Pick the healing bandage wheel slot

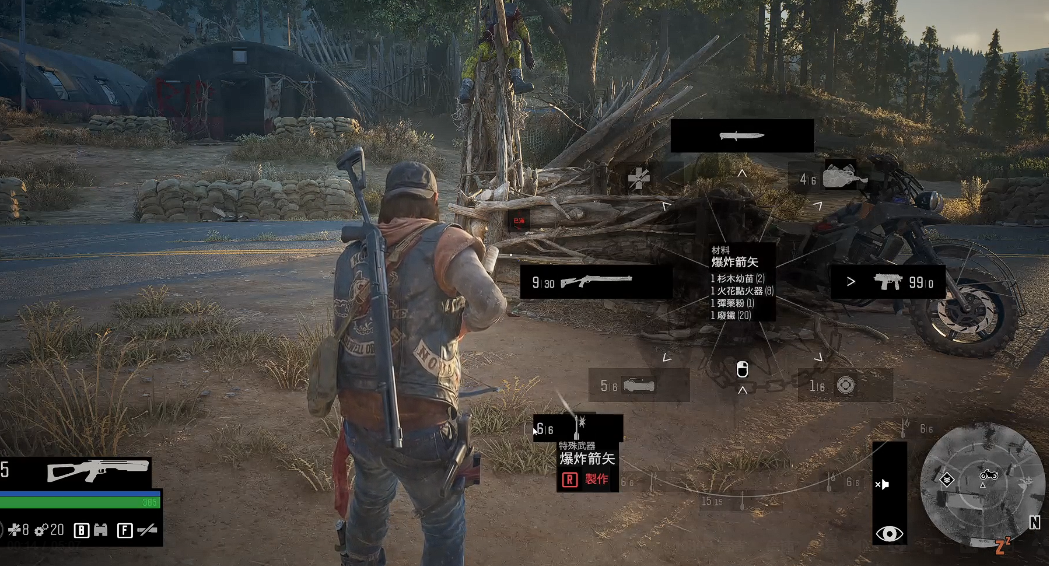(639, 179)
